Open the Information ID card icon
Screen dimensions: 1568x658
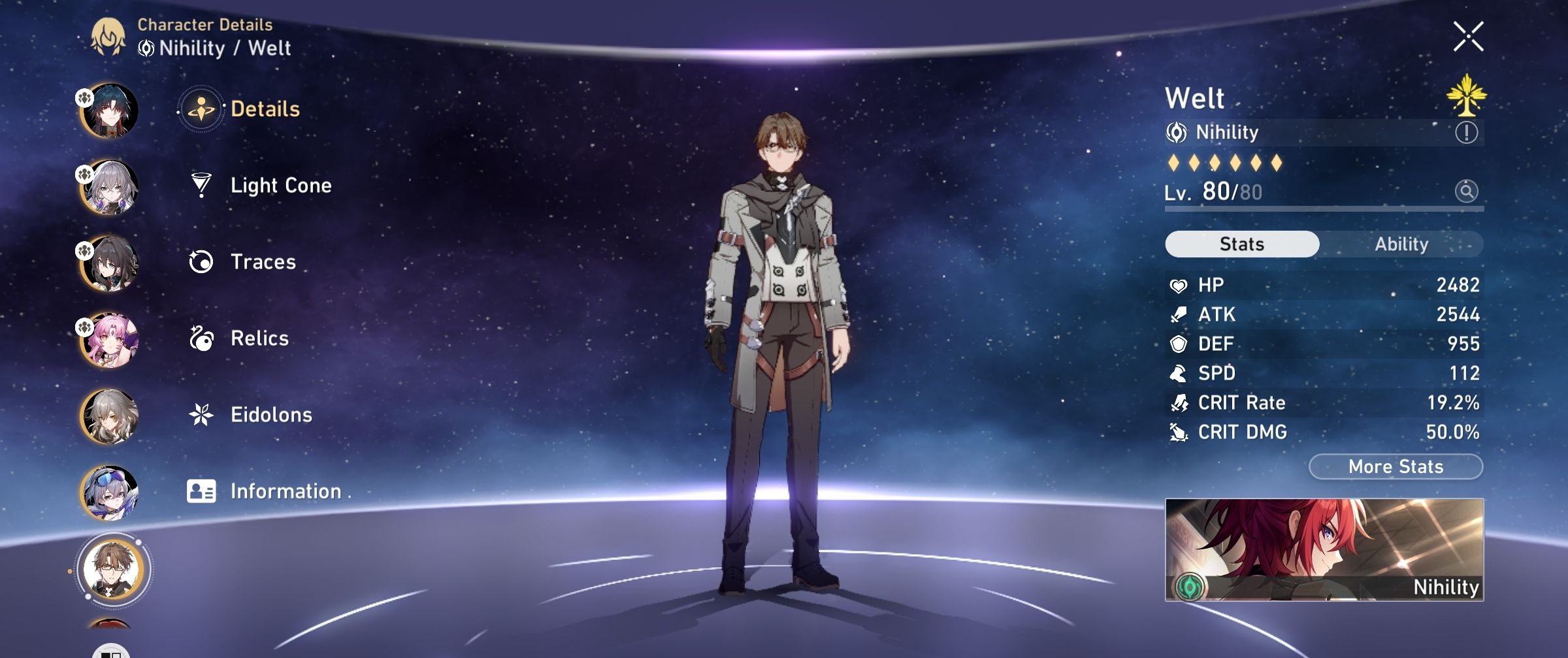tap(203, 491)
